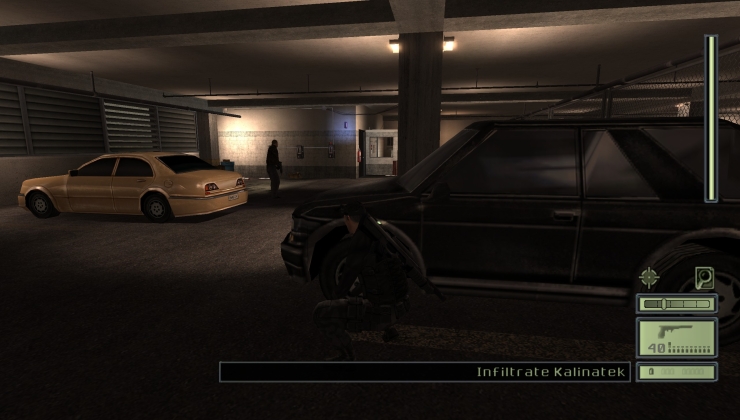Select the silenced pistol weapon panel

(677, 338)
